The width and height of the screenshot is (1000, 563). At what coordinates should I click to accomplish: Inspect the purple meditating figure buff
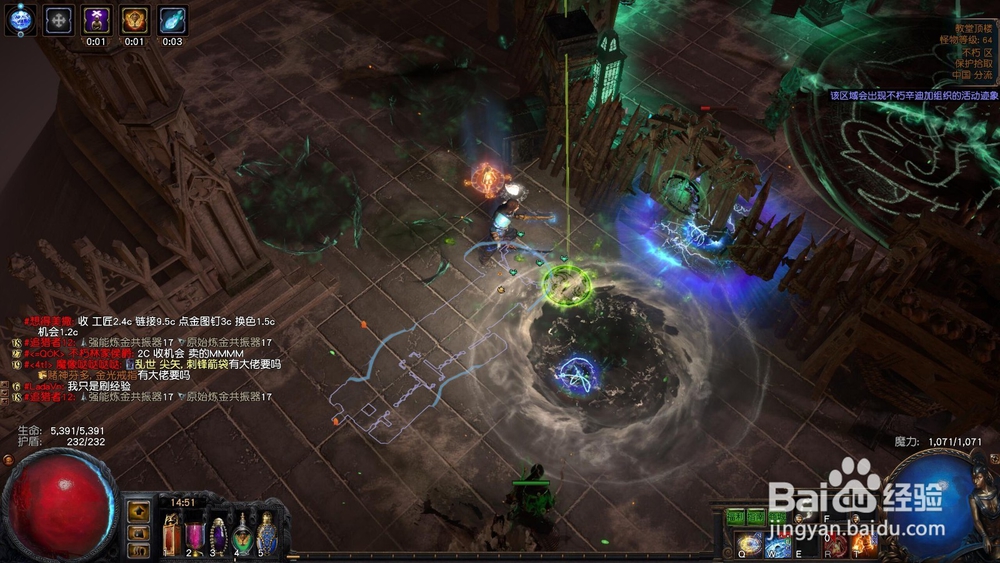coord(96,19)
